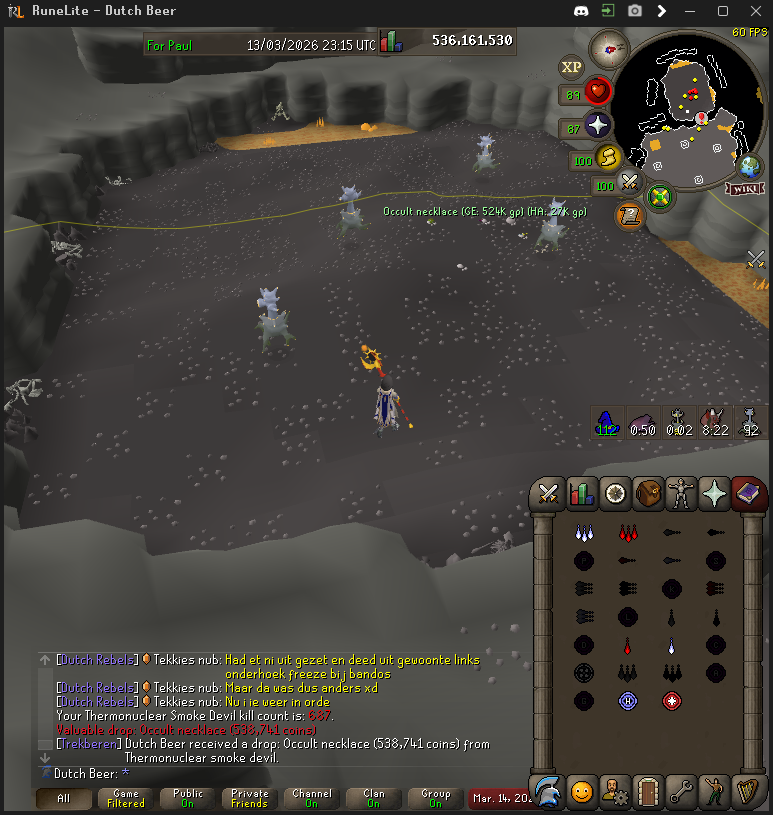
Task: Click the compass to face north
Action: pyautogui.click(x=608, y=47)
